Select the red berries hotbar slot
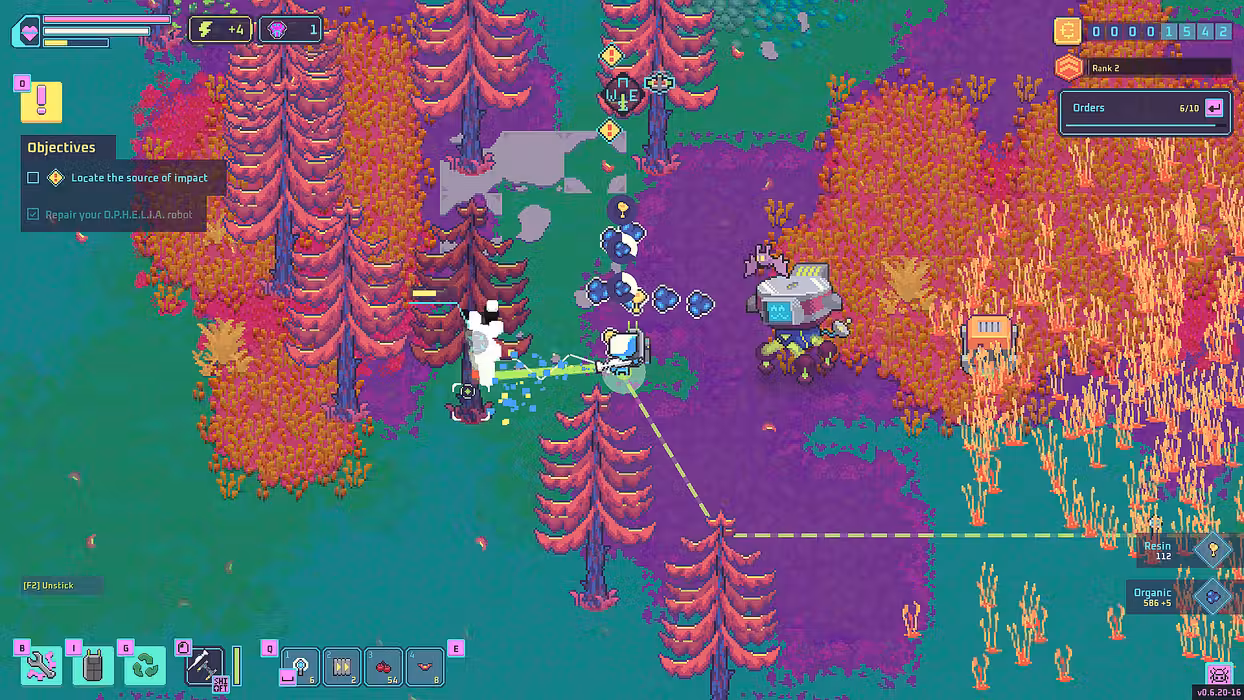Image resolution: width=1244 pixels, height=700 pixels. click(383, 666)
